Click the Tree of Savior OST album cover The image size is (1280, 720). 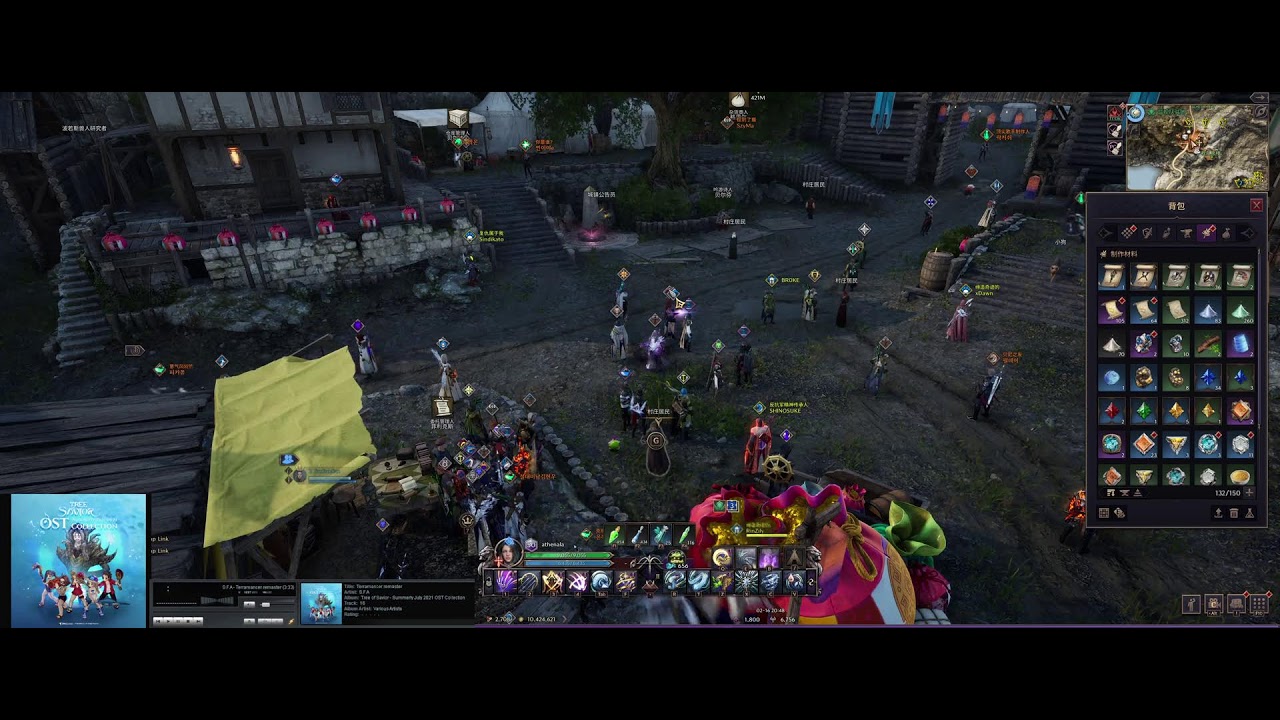[x=78, y=560]
